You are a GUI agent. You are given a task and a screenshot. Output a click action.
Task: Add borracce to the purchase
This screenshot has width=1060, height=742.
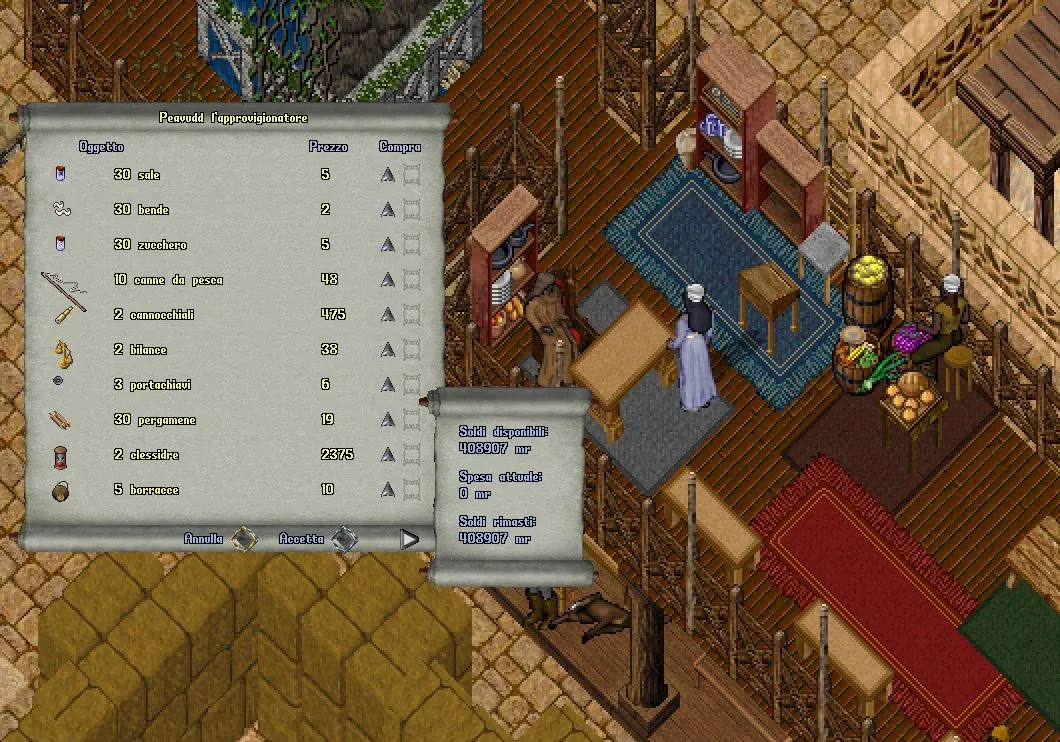pos(388,490)
